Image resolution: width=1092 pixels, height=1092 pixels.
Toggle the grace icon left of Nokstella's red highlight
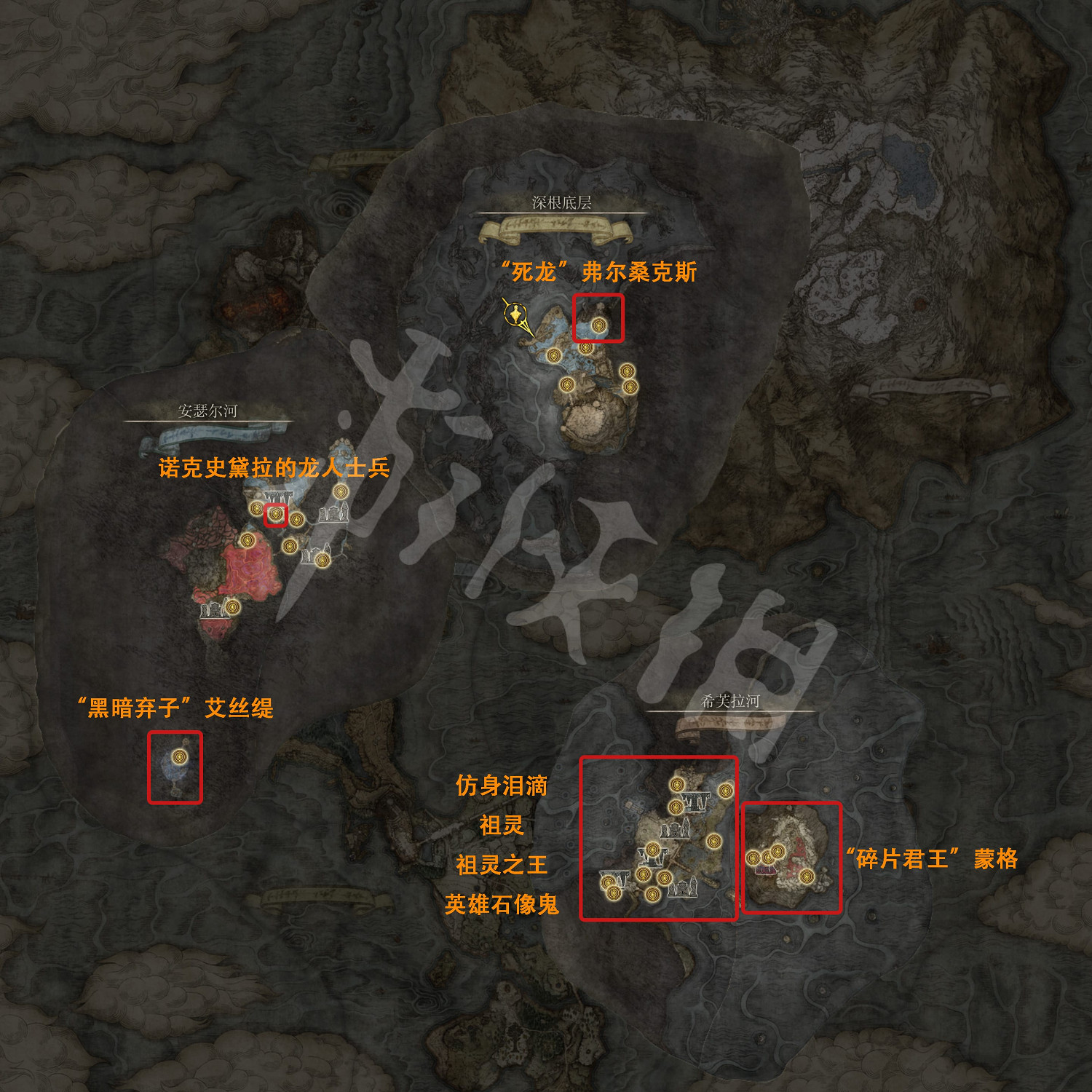(257, 510)
